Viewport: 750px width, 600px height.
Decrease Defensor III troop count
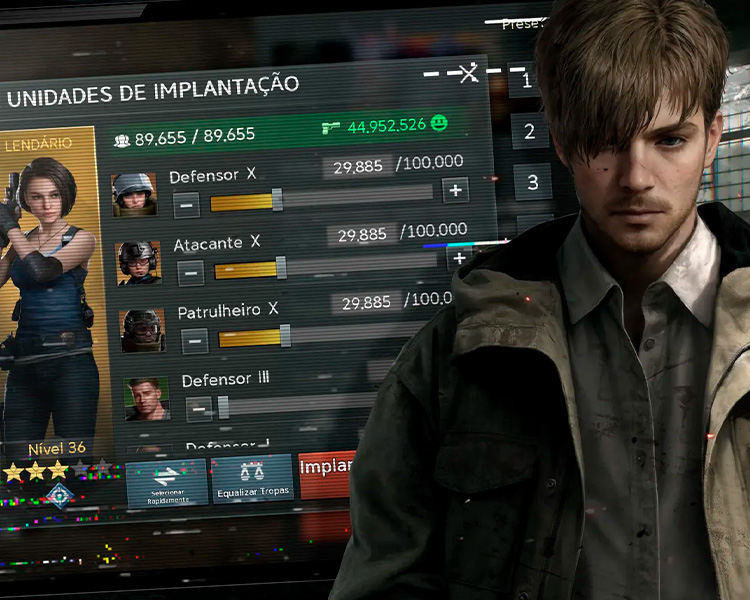199,409
